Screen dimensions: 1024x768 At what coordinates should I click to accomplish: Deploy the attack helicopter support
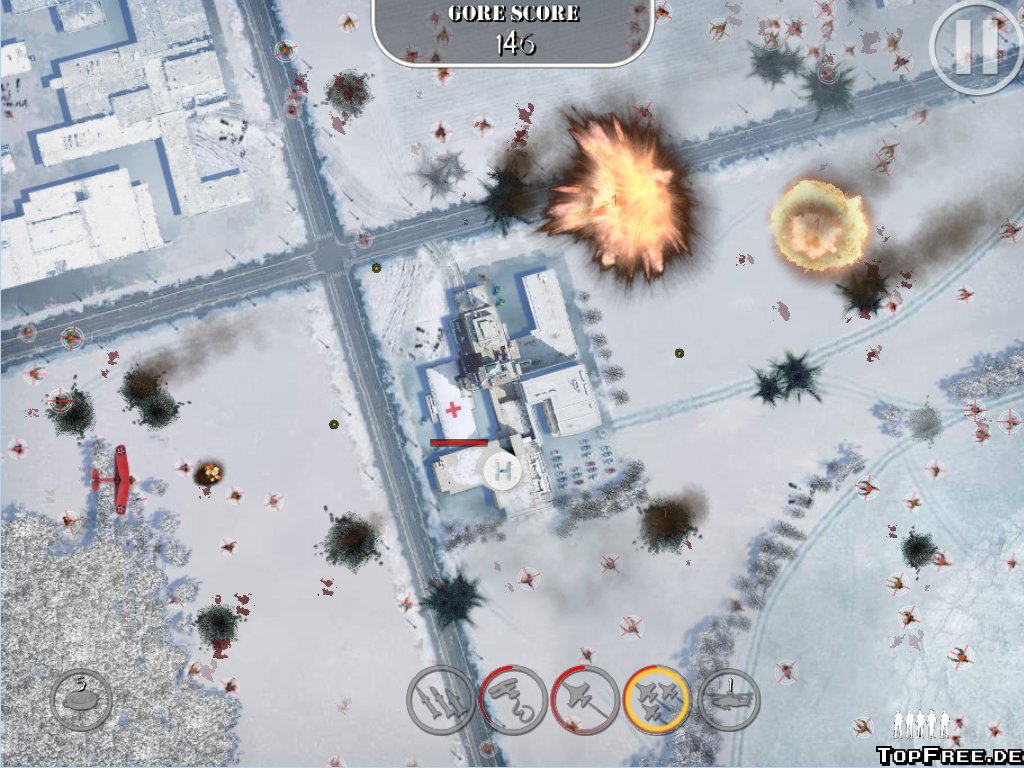coord(729,699)
